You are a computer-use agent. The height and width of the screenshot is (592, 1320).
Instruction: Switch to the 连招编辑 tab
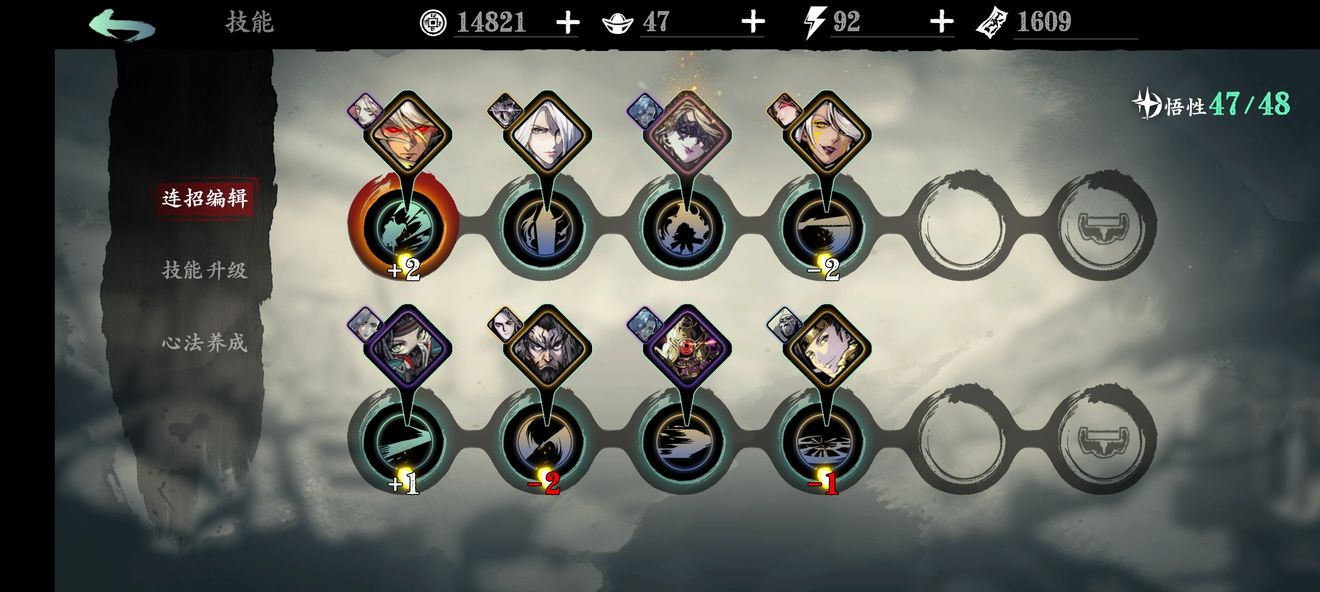(x=204, y=197)
